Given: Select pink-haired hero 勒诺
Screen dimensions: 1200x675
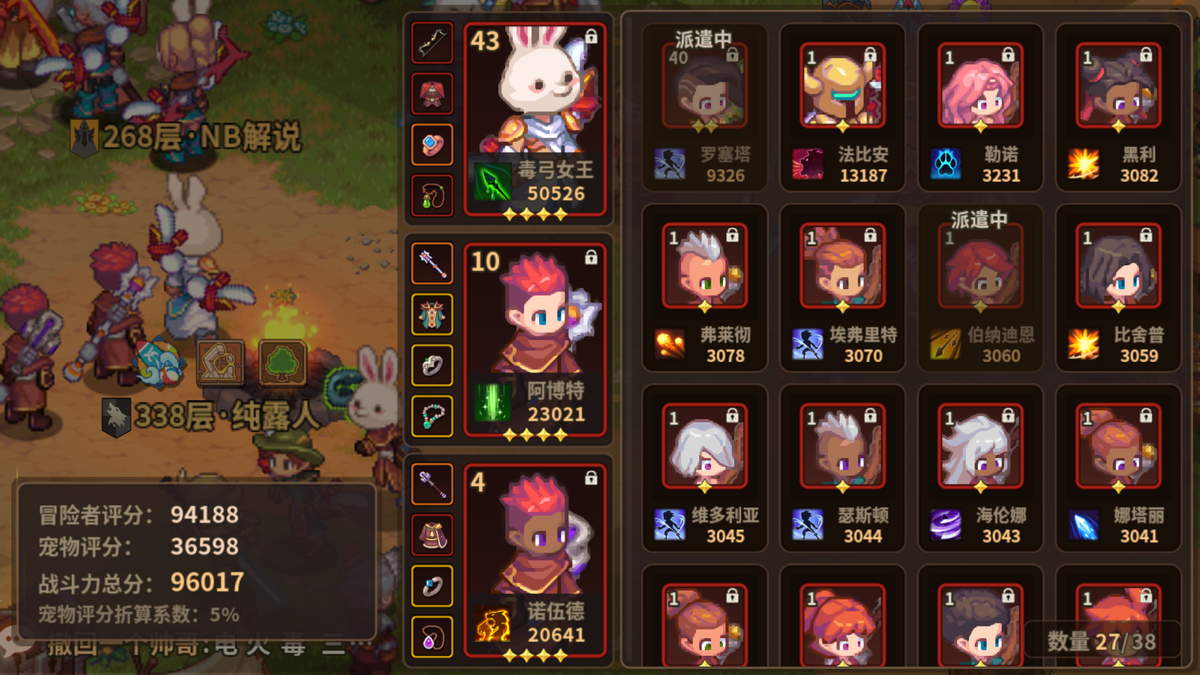Looking at the screenshot, I should coord(980,88).
